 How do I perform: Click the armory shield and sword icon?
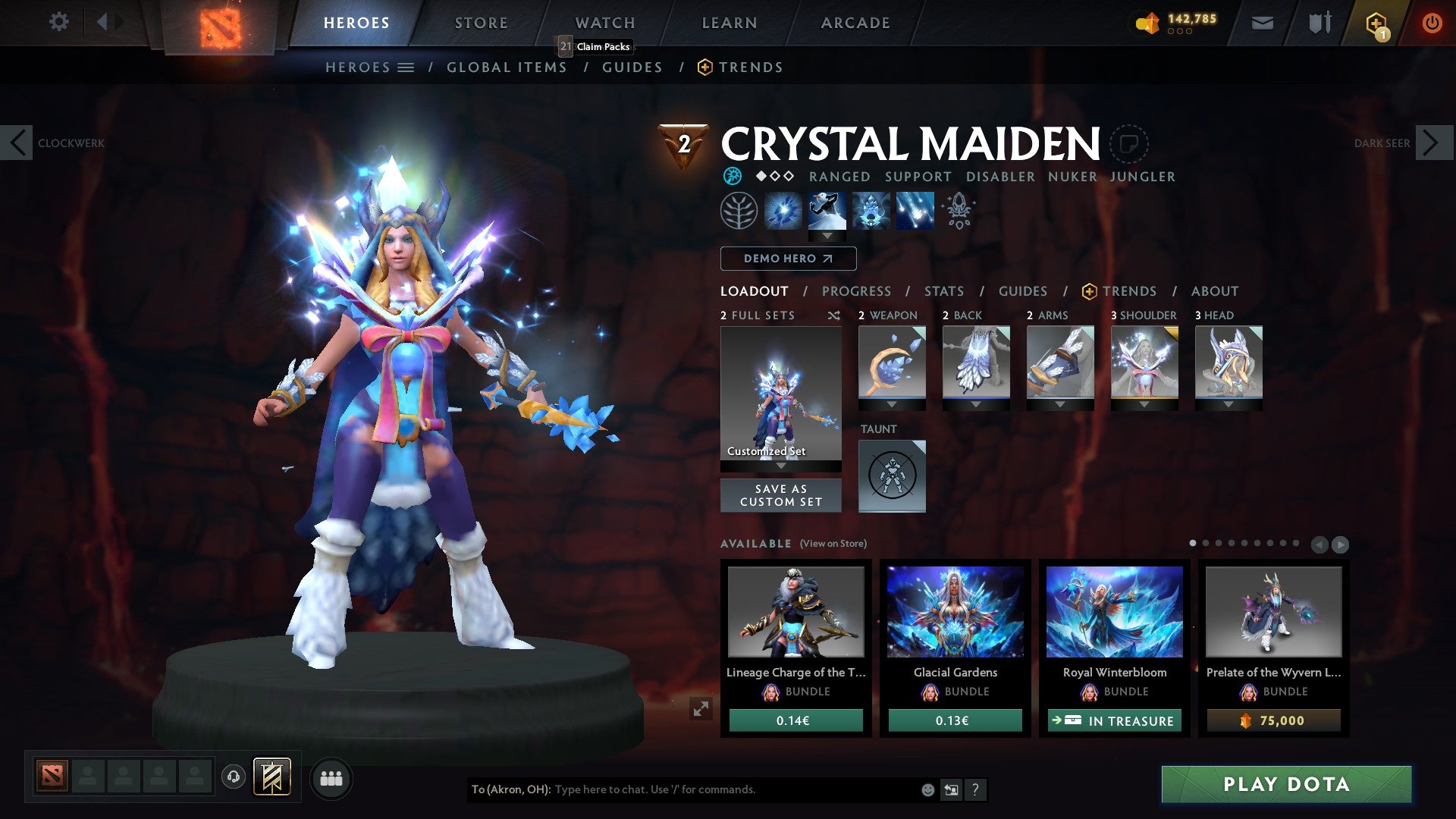(1319, 22)
